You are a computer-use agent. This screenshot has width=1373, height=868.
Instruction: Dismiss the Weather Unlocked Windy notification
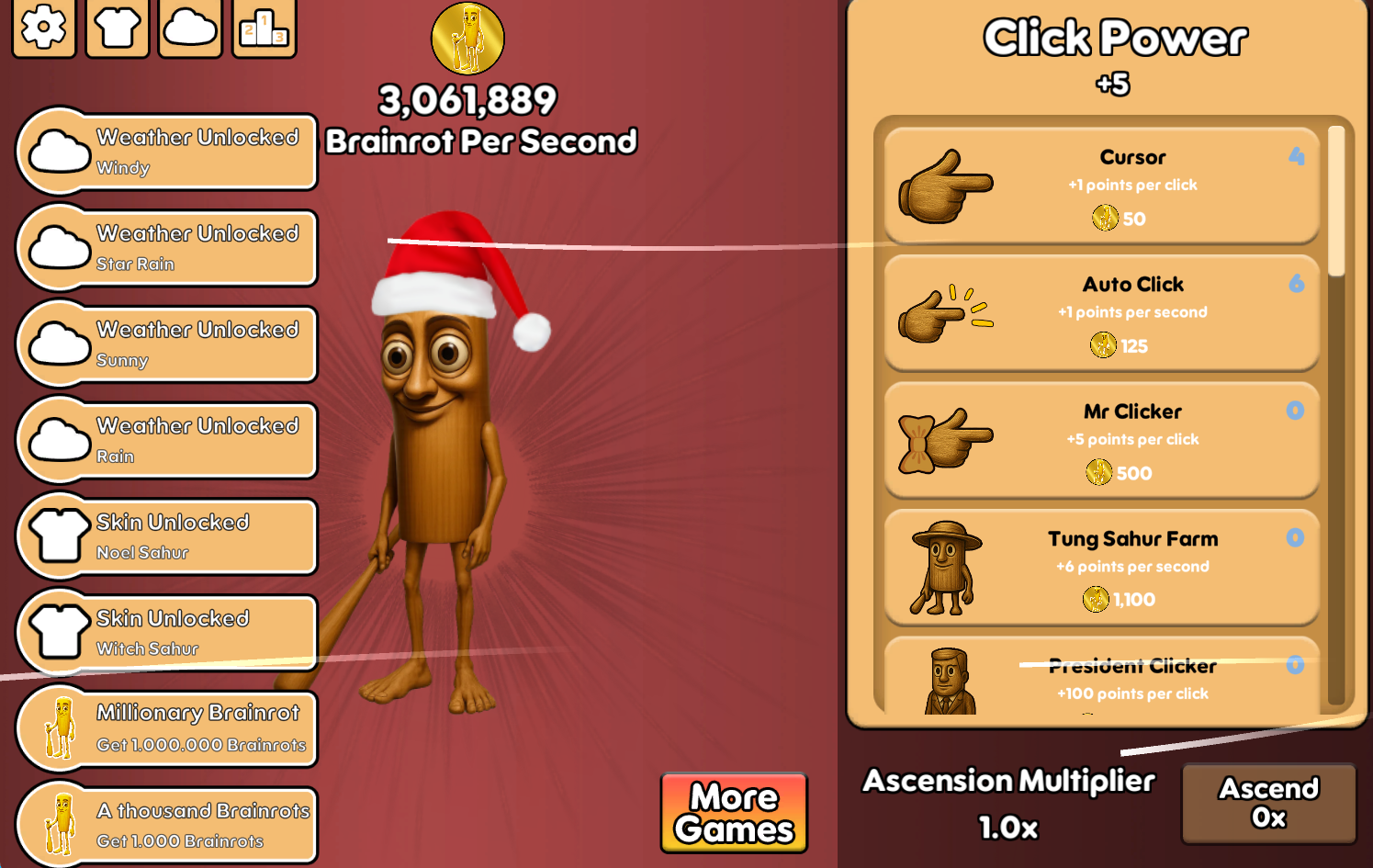(x=165, y=150)
